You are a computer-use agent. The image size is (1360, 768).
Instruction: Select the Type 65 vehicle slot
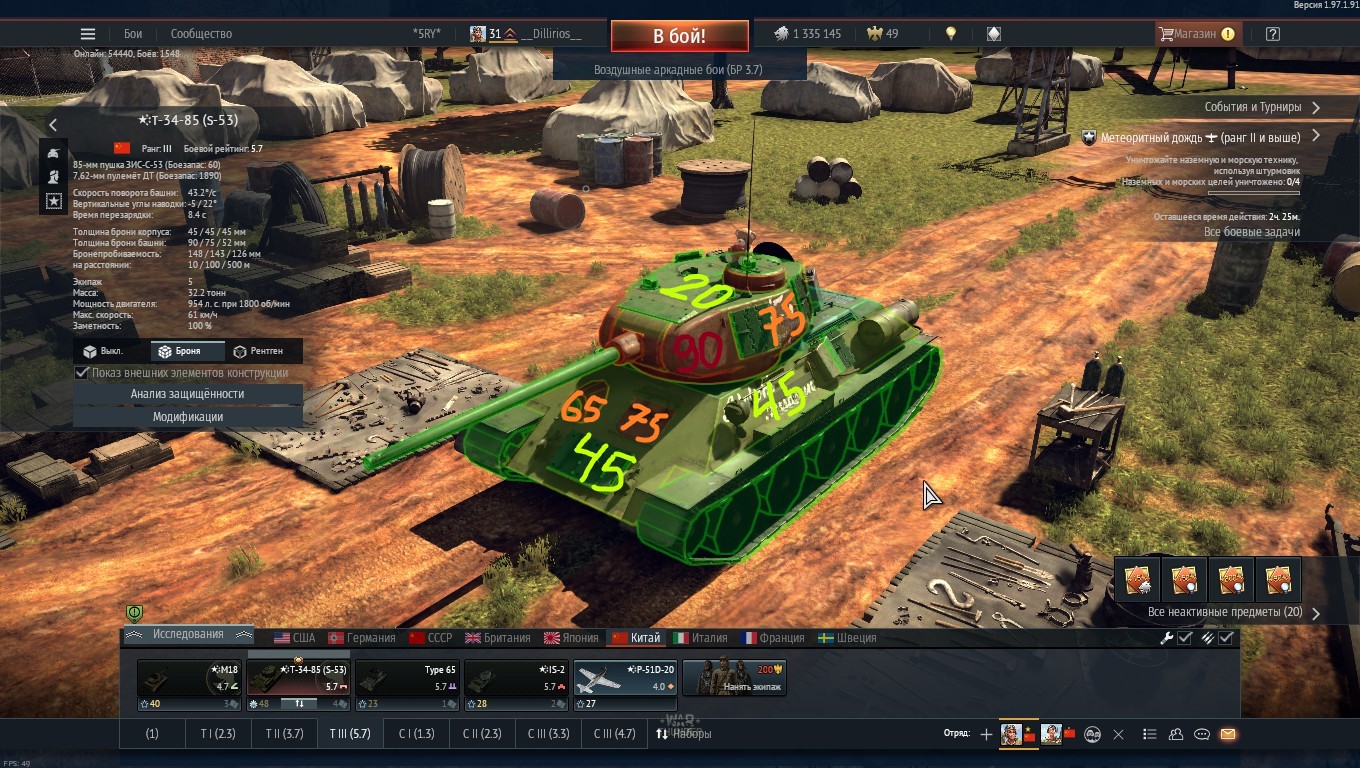point(408,678)
